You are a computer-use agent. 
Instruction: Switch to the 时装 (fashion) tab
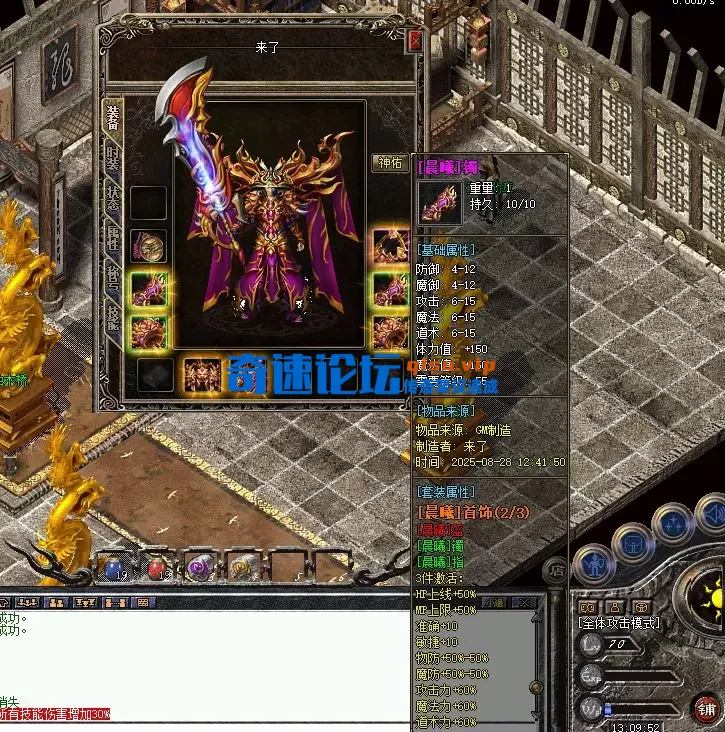click(x=113, y=158)
